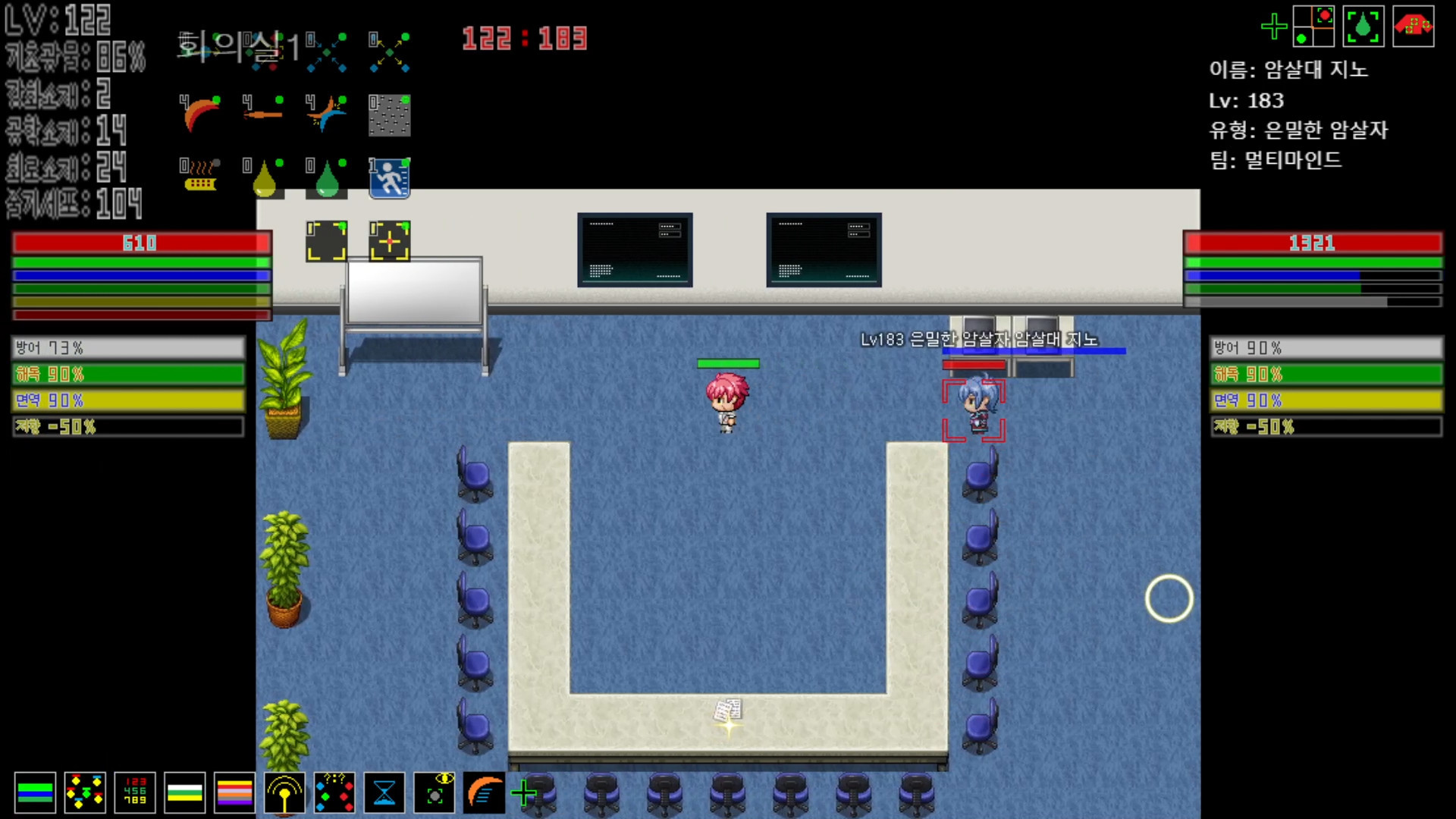This screenshot has width=1456, height=819.
Task: Select the orange comet speed toolbar icon
Action: (484, 792)
